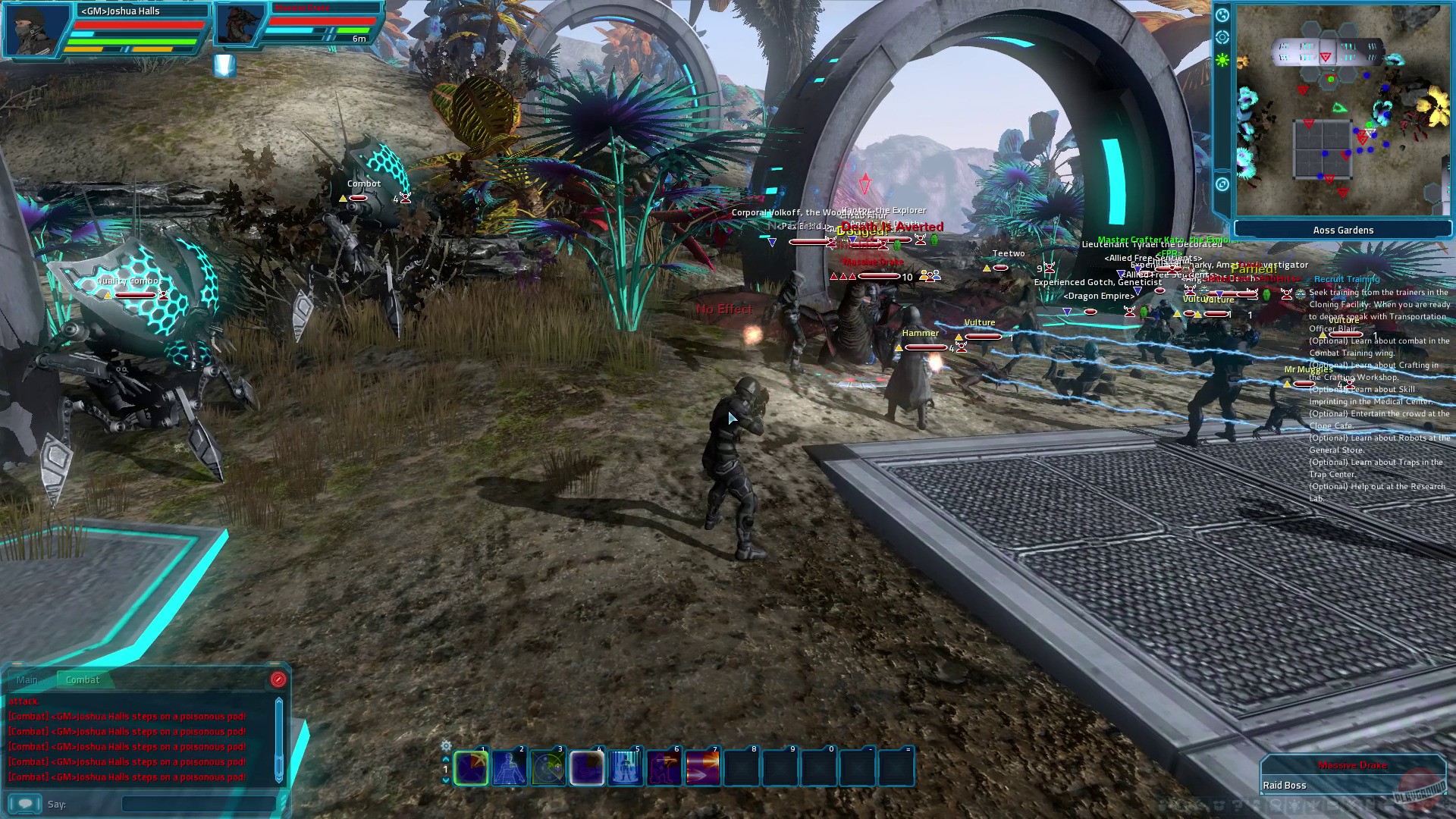Screen dimensions: 1456x819
Task: Toggle the chat bubble speech icon
Action: coord(25,804)
